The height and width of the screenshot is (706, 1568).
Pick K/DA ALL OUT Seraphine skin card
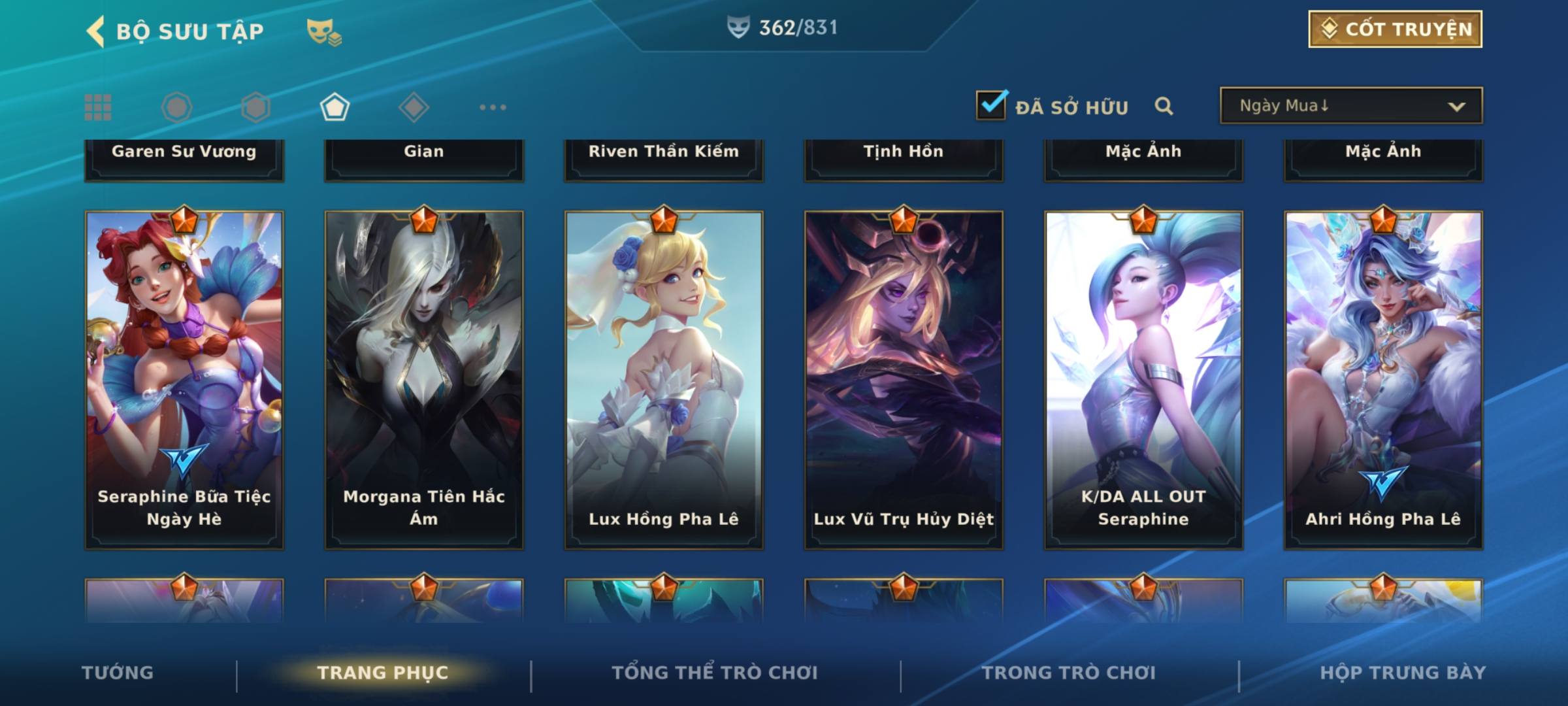pos(1143,379)
